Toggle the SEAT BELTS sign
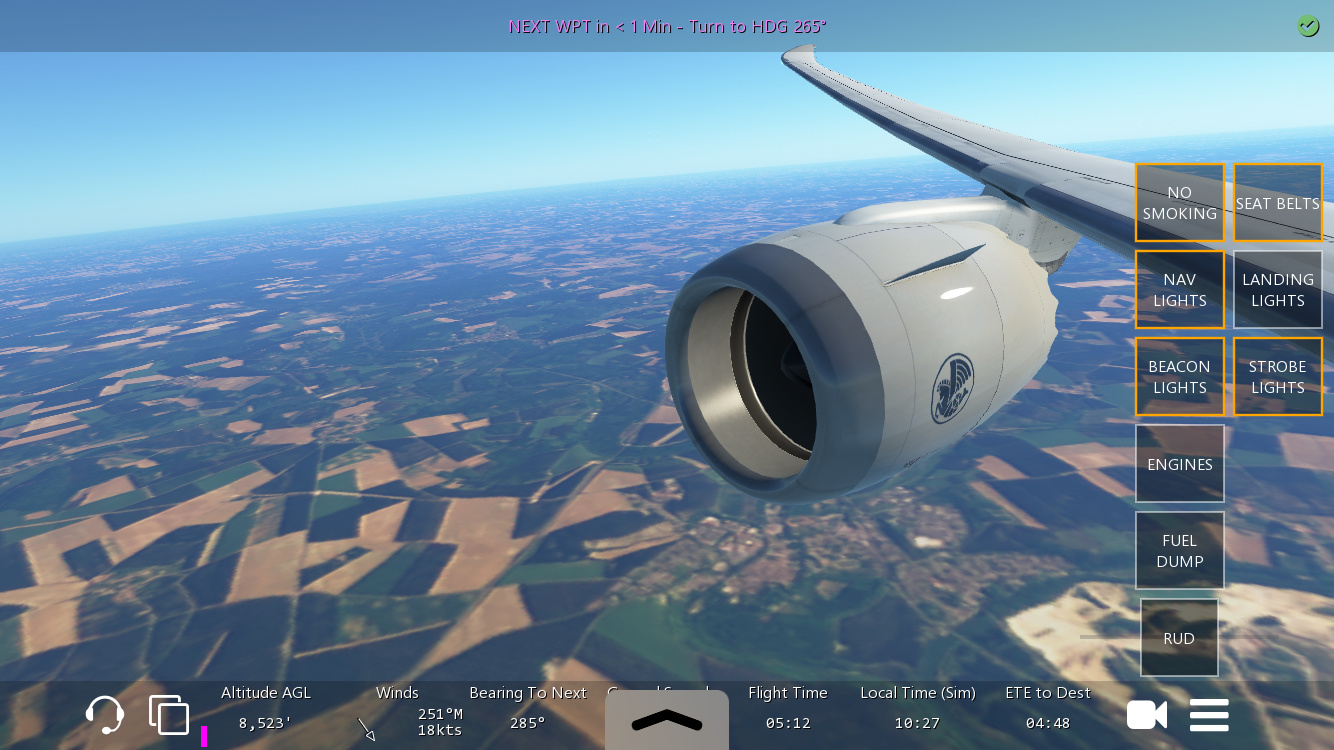 tap(1277, 203)
